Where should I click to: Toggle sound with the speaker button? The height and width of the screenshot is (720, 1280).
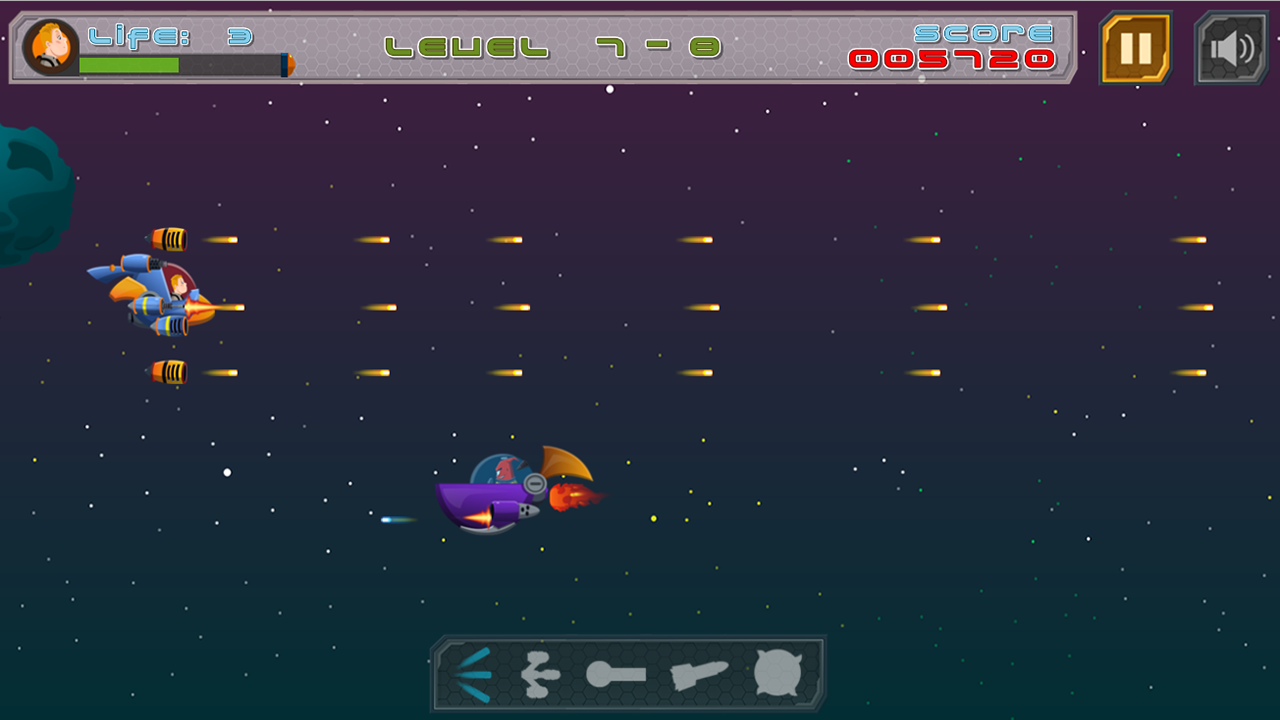point(1231,48)
